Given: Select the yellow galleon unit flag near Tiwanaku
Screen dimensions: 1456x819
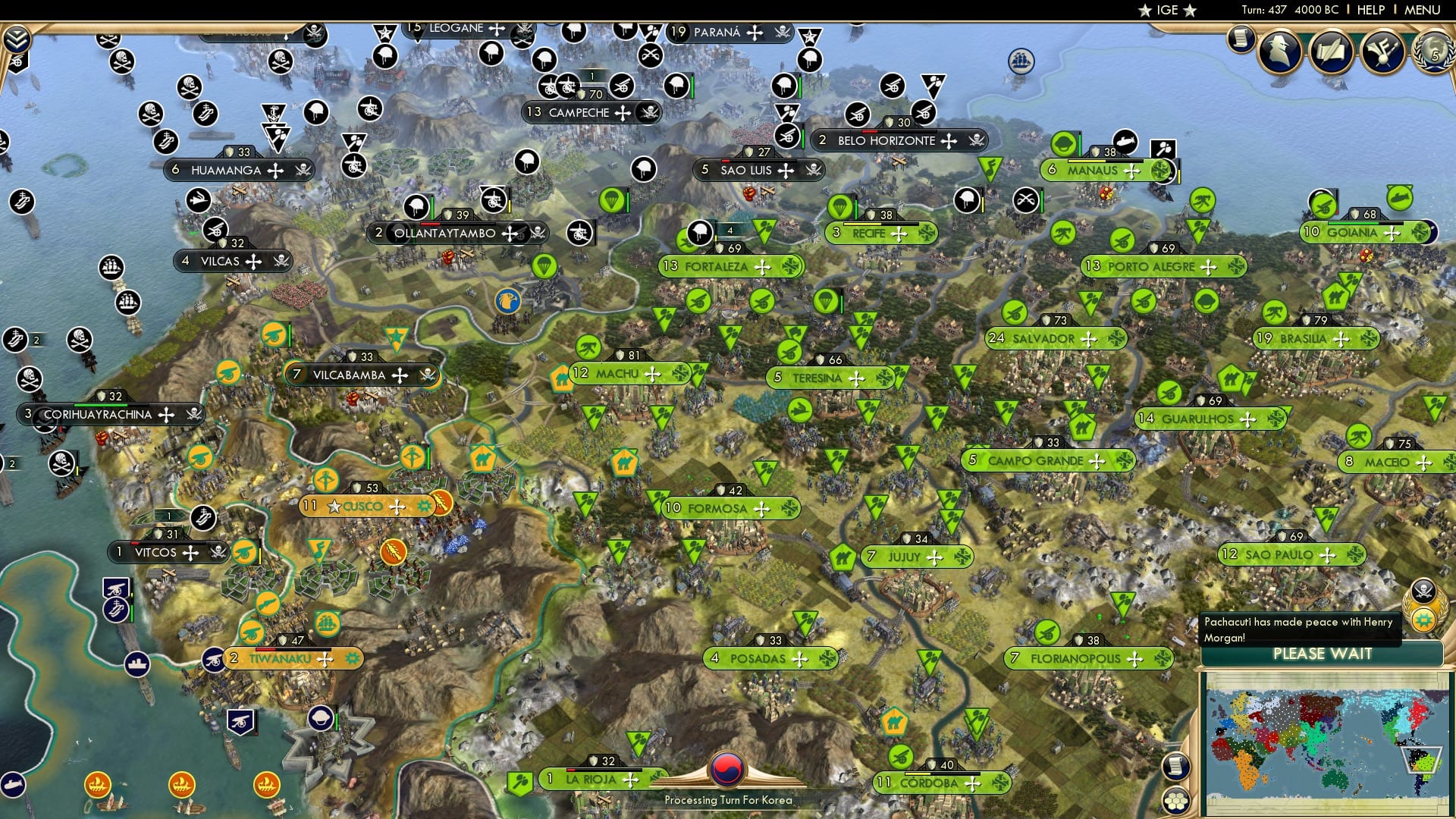Looking at the screenshot, I should point(326,623).
